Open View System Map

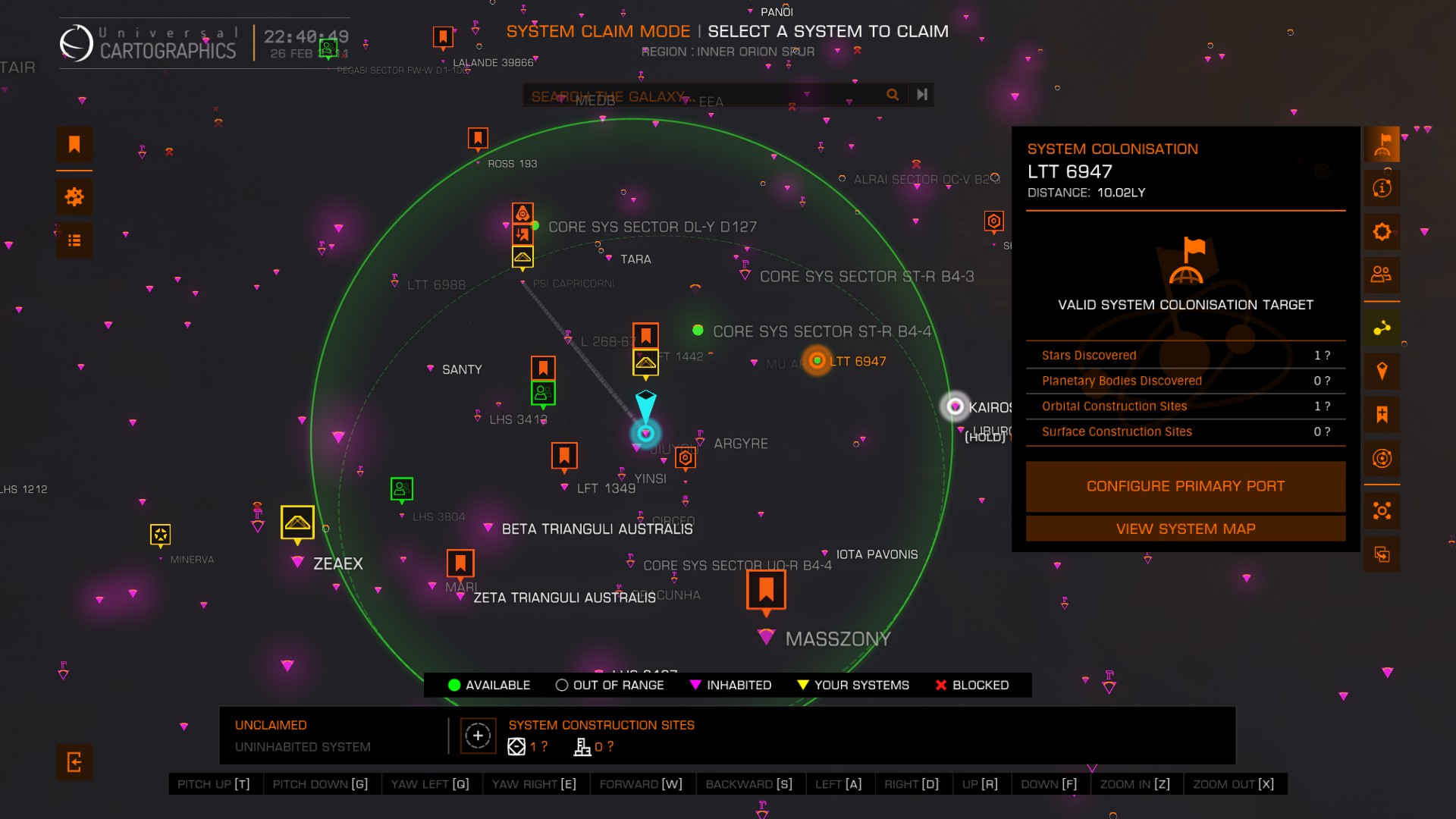tap(1185, 529)
